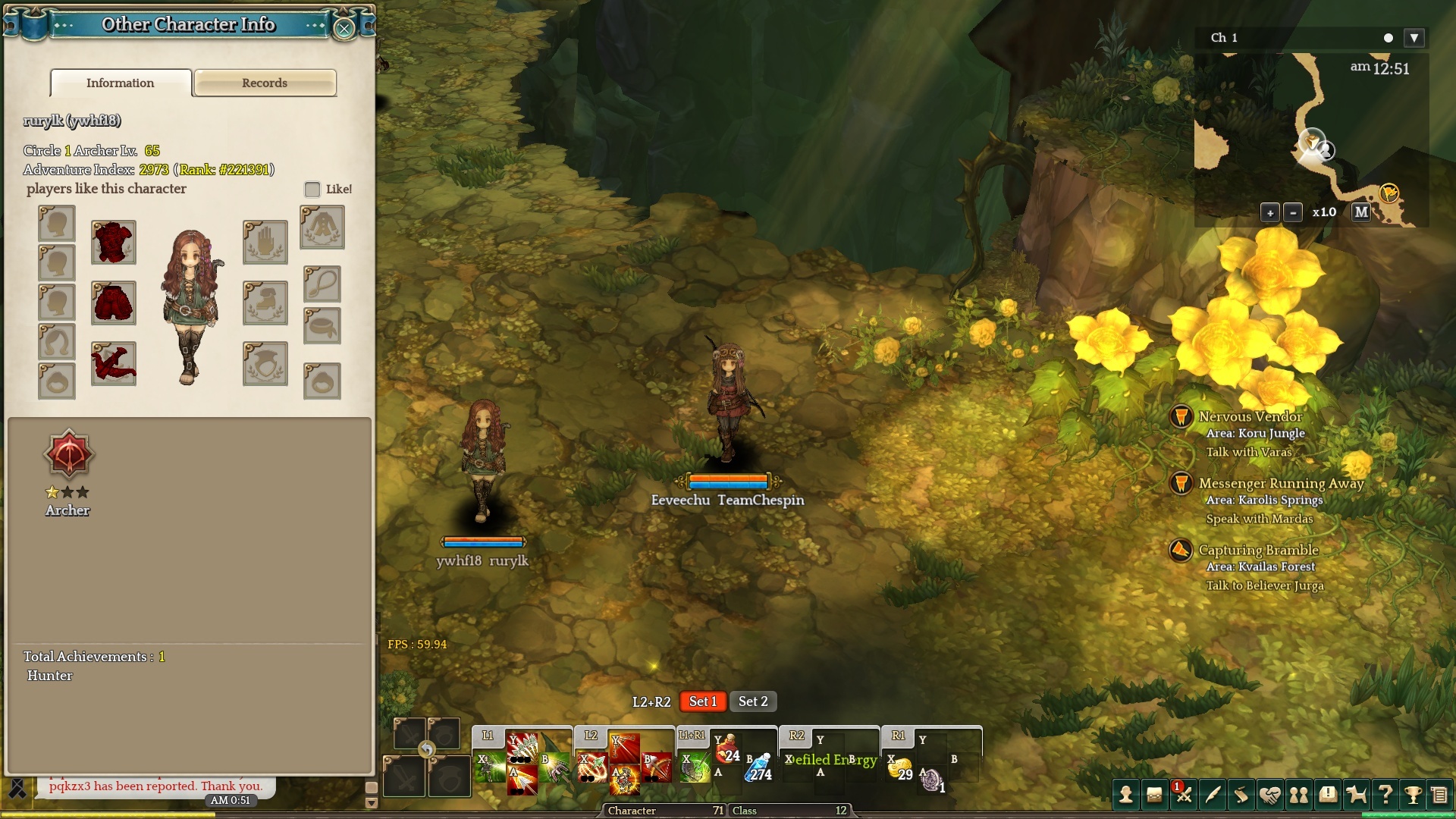Switch to the Records tab
The width and height of the screenshot is (1456, 819).
265,83
